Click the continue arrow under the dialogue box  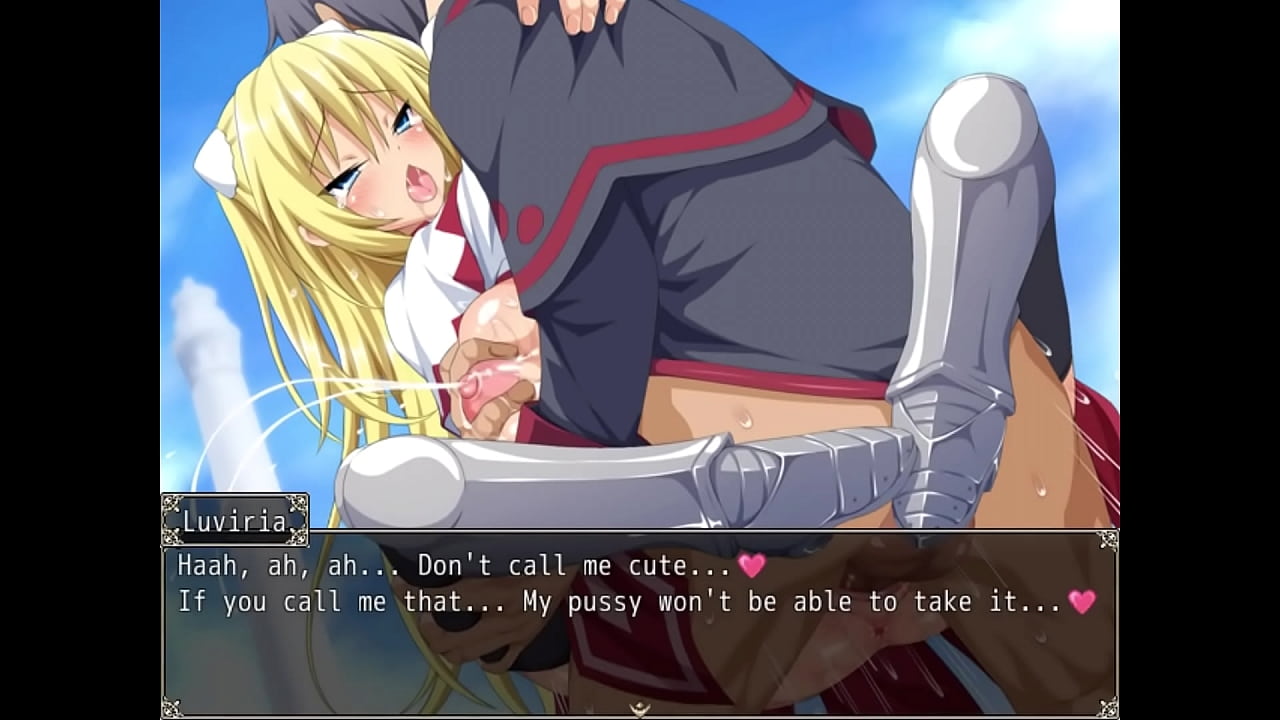639,709
